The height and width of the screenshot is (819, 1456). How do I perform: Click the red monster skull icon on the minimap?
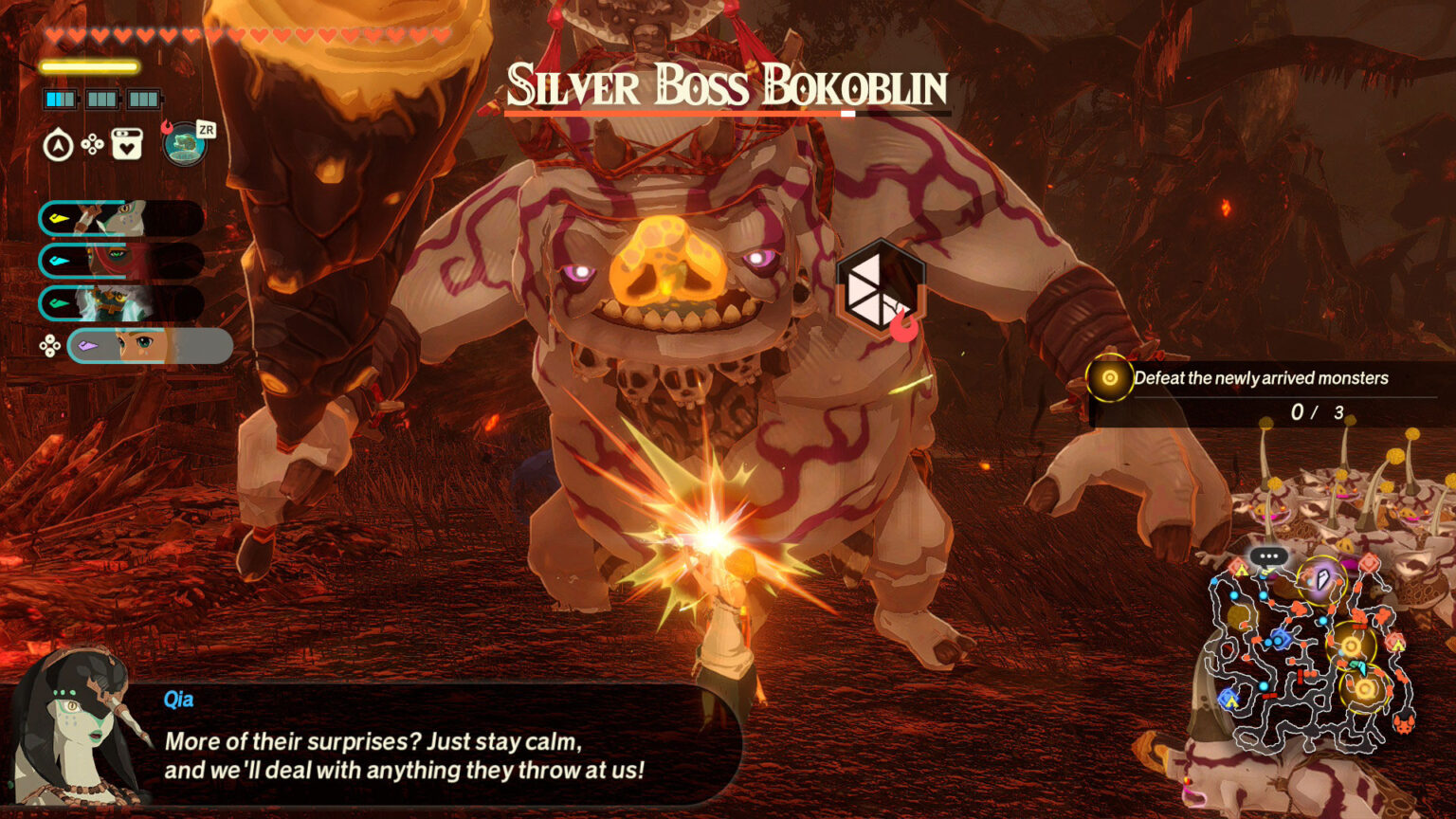coord(1405,724)
